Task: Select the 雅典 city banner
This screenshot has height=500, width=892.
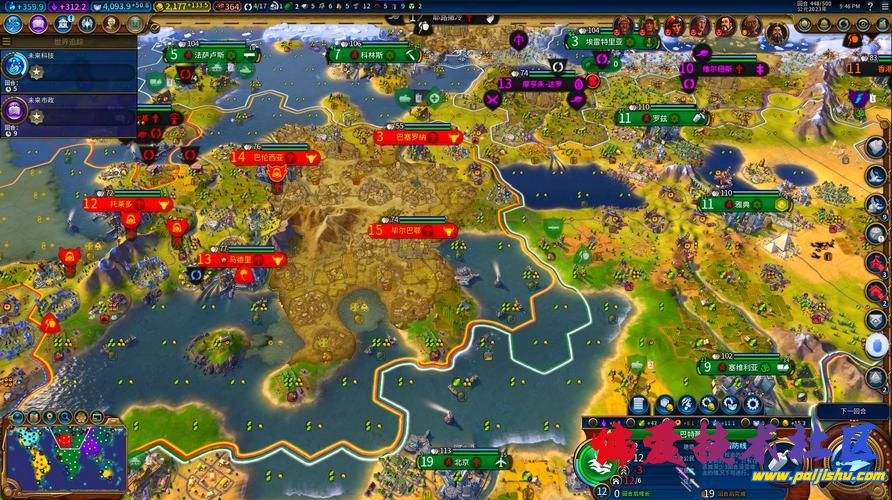Action: tap(742, 203)
